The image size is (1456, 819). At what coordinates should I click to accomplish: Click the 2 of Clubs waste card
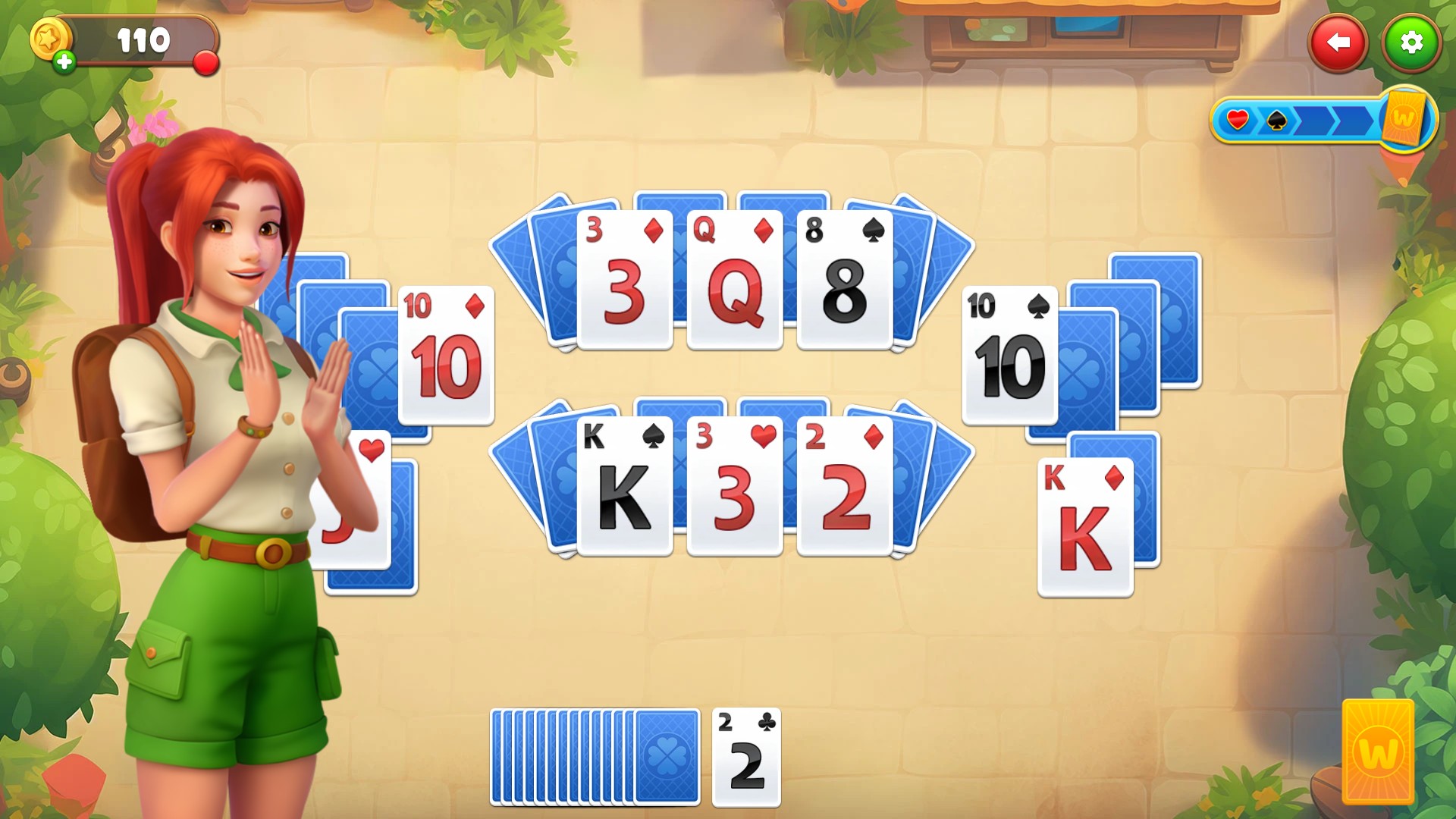(x=745, y=758)
